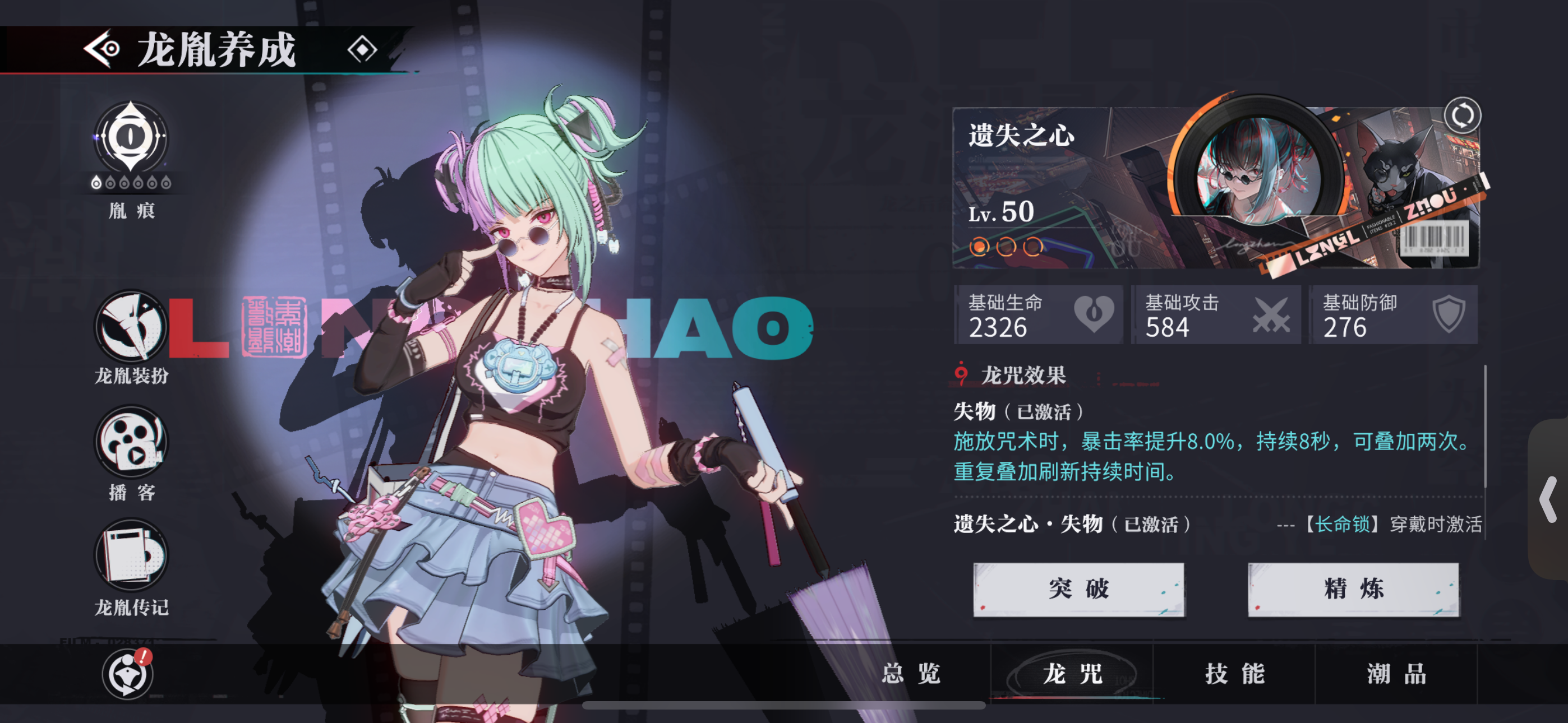Screen dimensions: 1568x723
Task: Open the 播客 film-reel icon
Action: [x=130, y=443]
